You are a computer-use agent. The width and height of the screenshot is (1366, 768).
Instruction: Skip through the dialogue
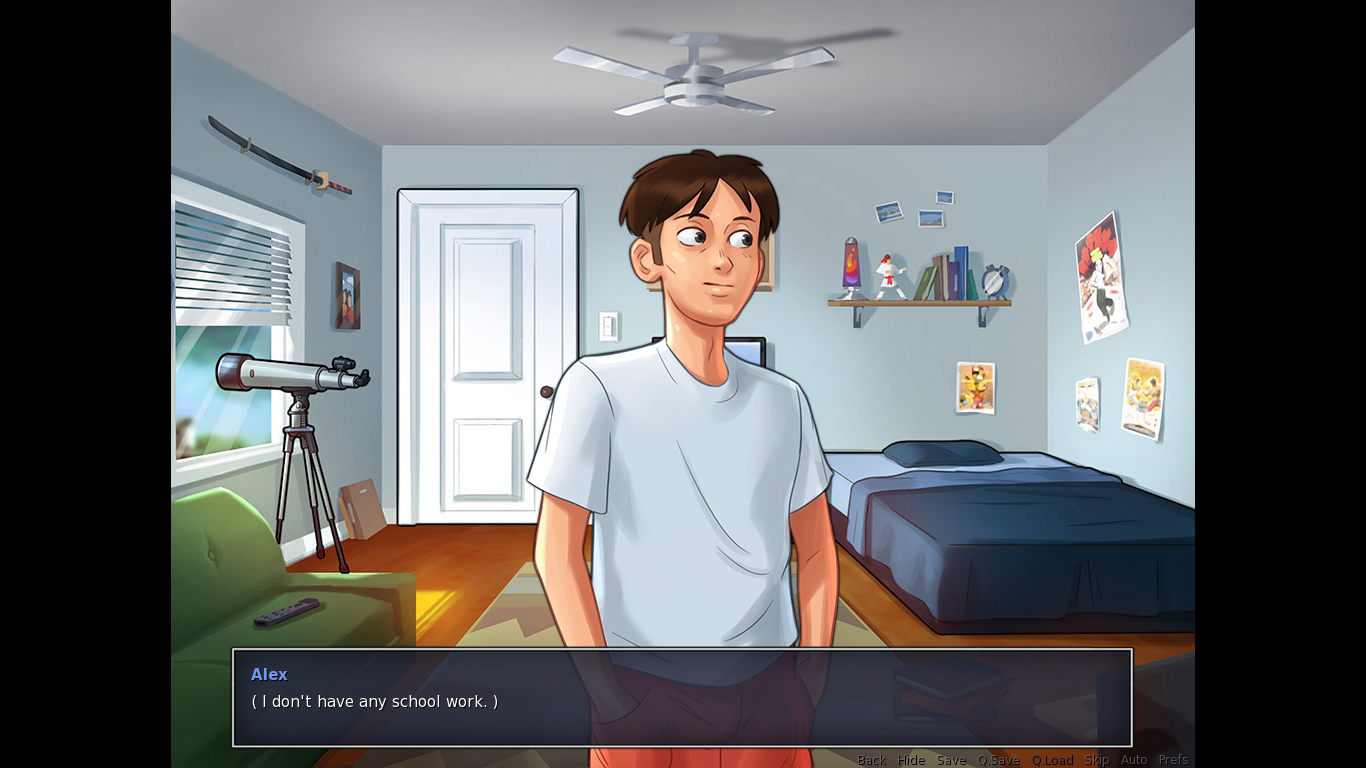point(1097,760)
